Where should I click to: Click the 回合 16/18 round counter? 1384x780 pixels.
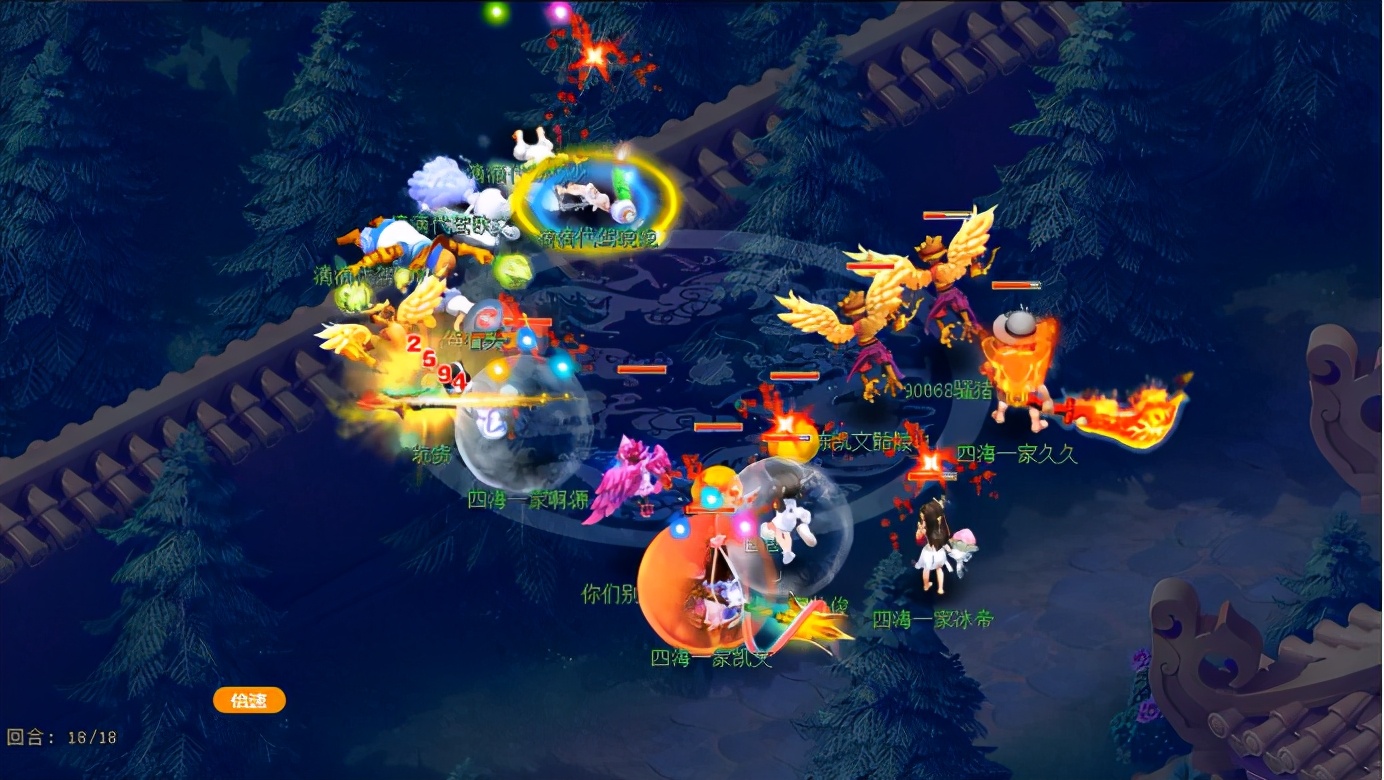(x=60, y=735)
